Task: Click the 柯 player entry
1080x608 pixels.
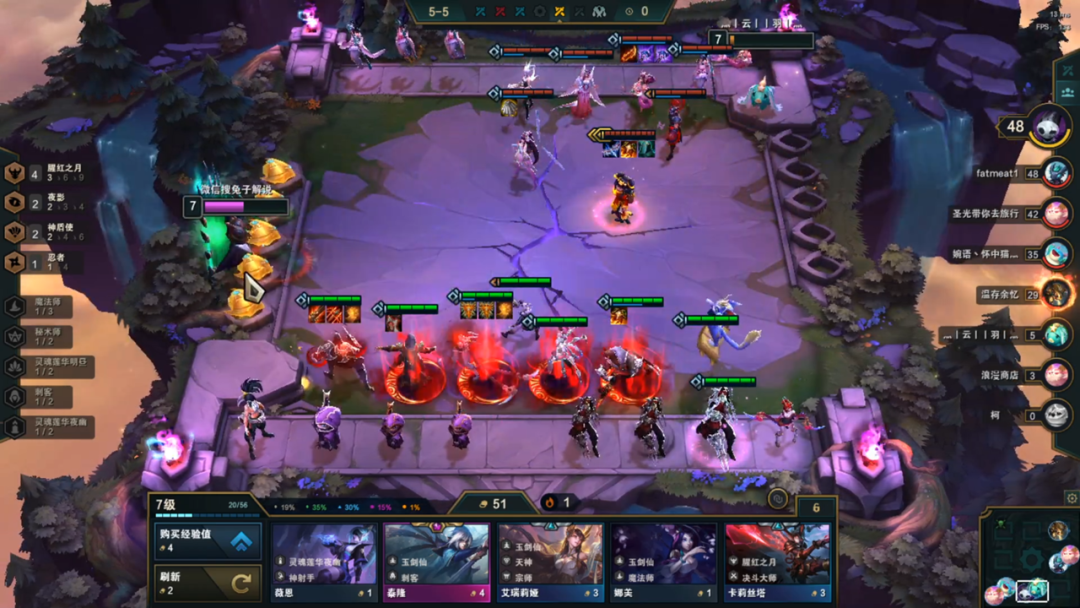Action: [1056, 415]
